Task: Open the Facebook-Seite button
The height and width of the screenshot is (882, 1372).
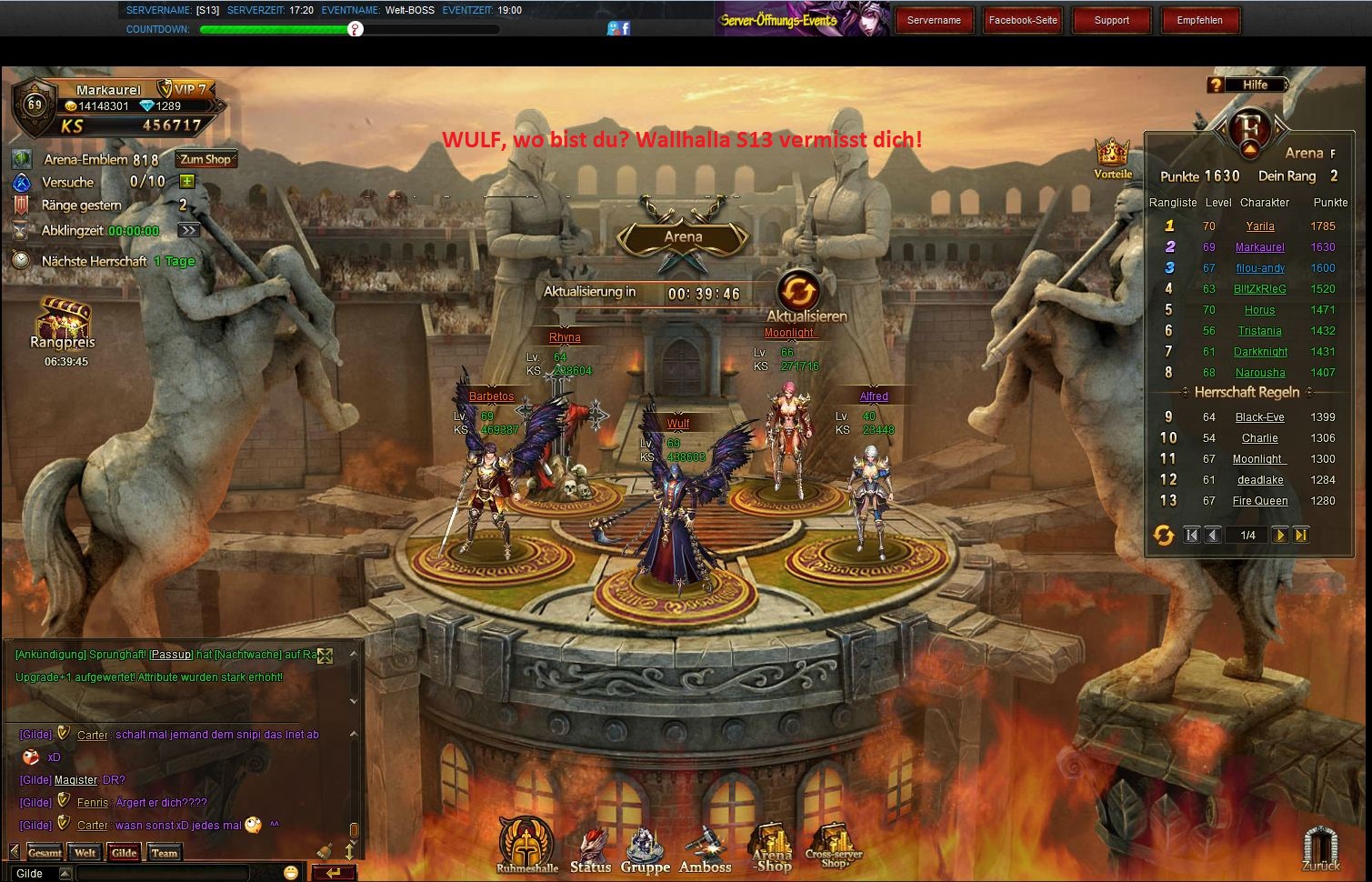Action: [x=1023, y=20]
